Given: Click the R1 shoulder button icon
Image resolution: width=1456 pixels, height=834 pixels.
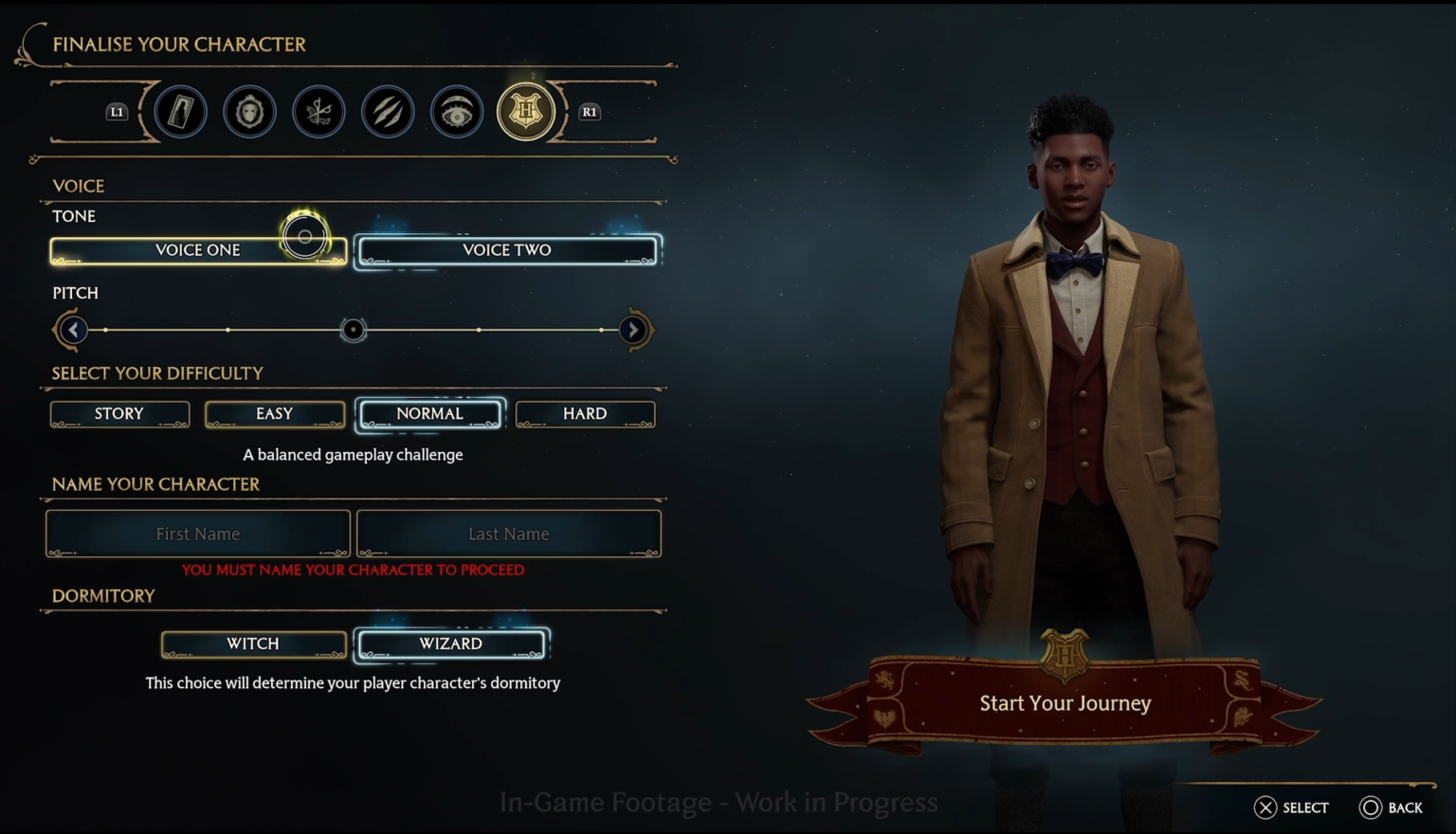Looking at the screenshot, I should 589,111.
